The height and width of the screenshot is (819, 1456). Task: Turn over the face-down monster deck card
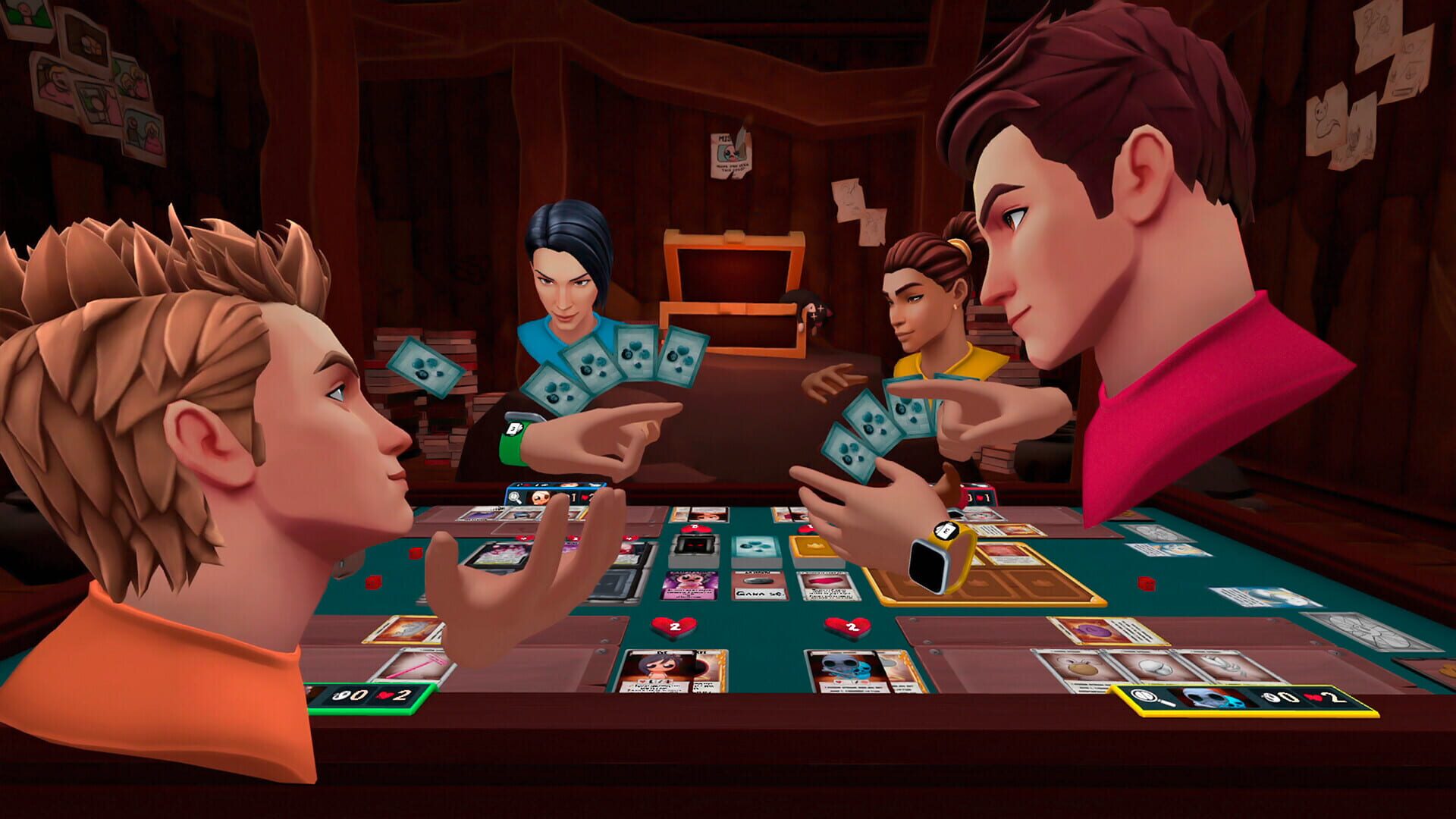(x=694, y=544)
